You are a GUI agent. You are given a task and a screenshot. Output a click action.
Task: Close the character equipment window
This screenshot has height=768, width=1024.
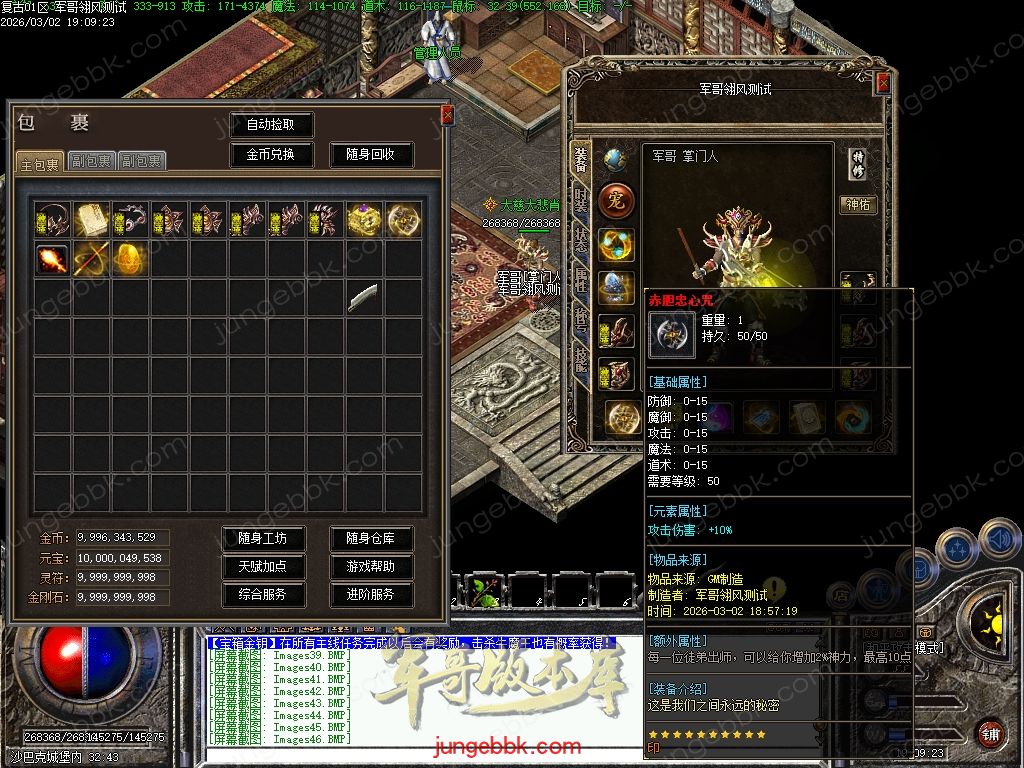tap(883, 84)
